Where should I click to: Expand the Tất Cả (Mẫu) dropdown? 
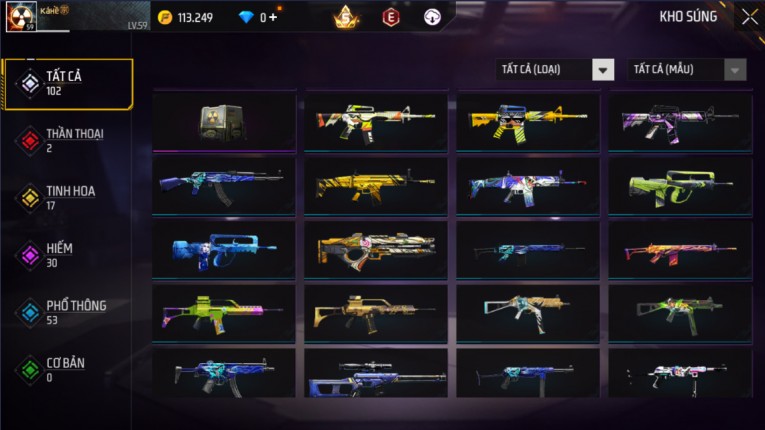pos(687,69)
